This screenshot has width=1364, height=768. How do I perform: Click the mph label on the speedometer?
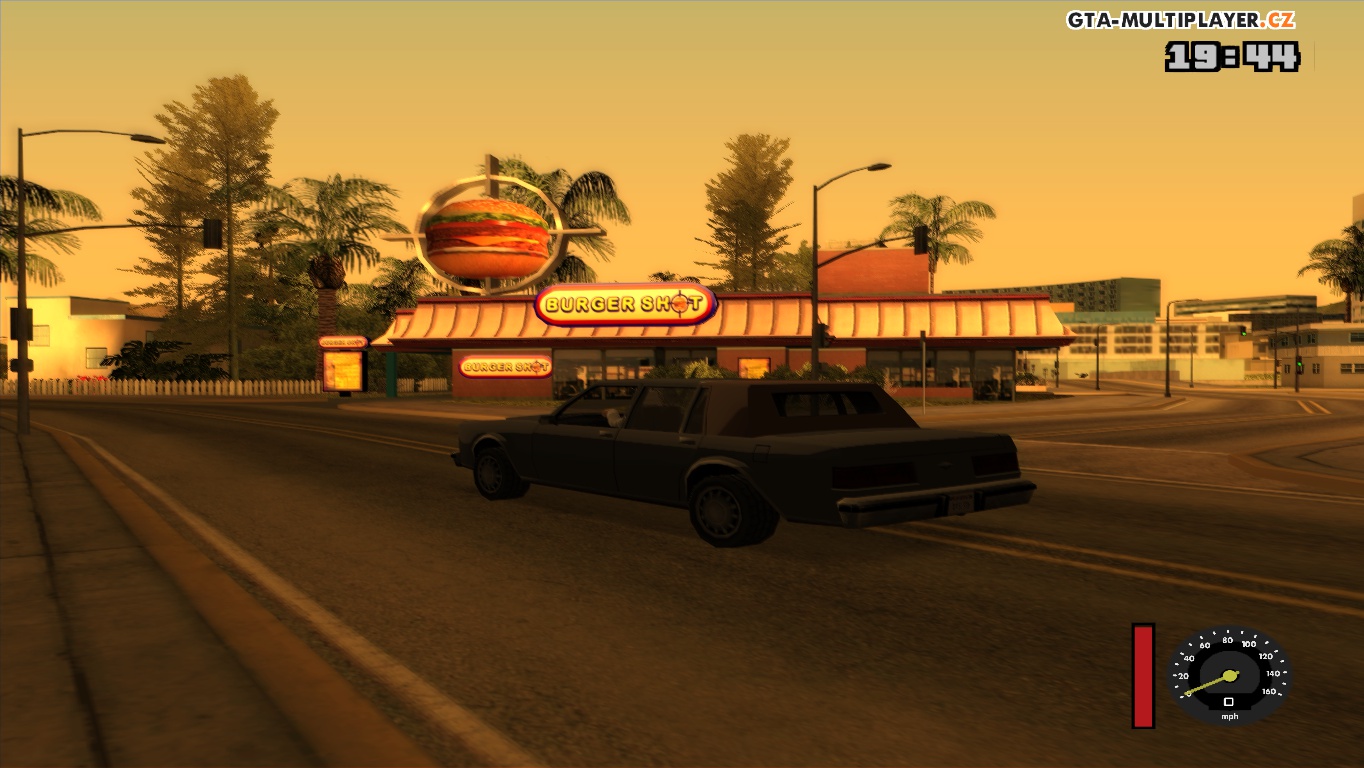1230,716
